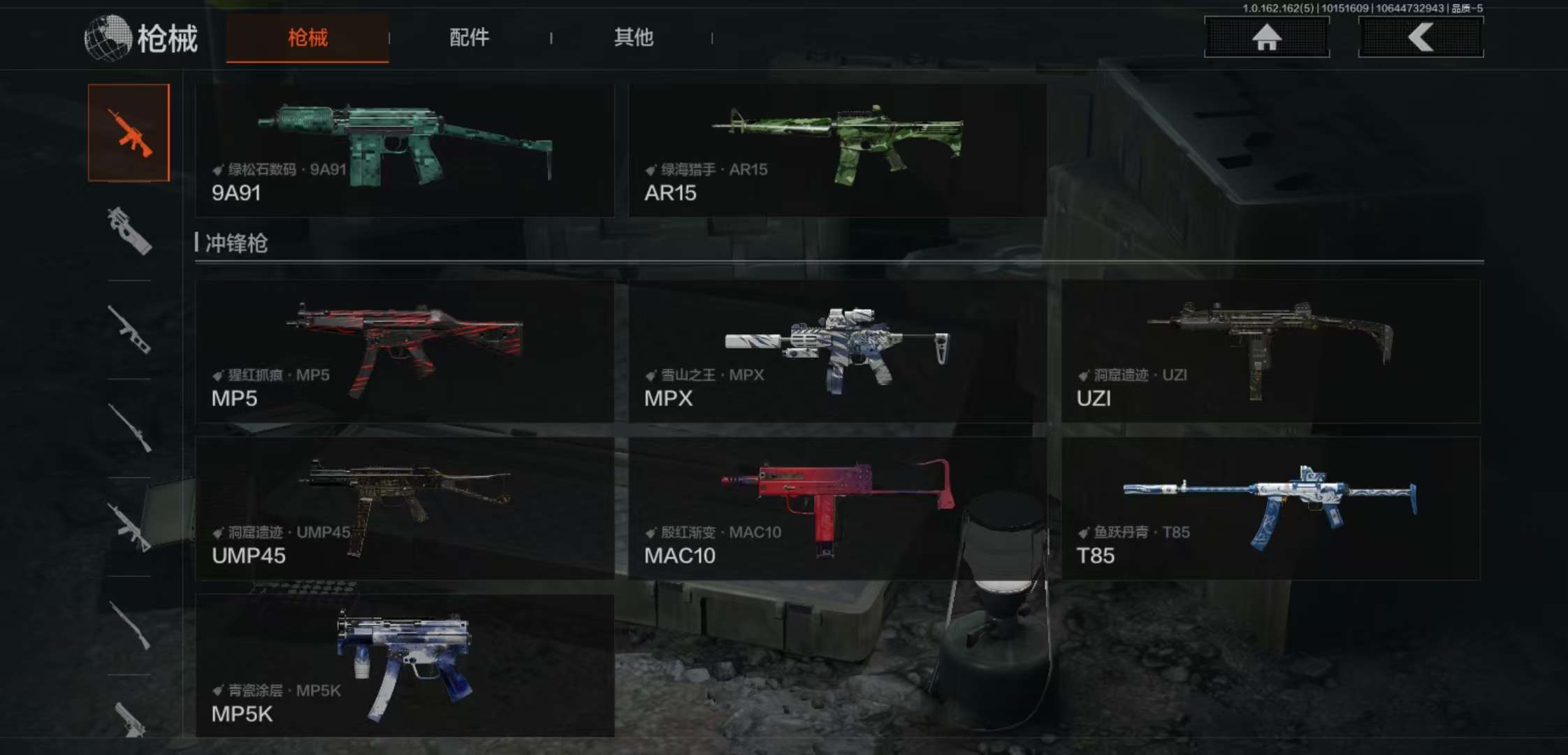The width and height of the screenshot is (1568, 755).
Task: Select the 9A91 weapon card
Action: 405,150
